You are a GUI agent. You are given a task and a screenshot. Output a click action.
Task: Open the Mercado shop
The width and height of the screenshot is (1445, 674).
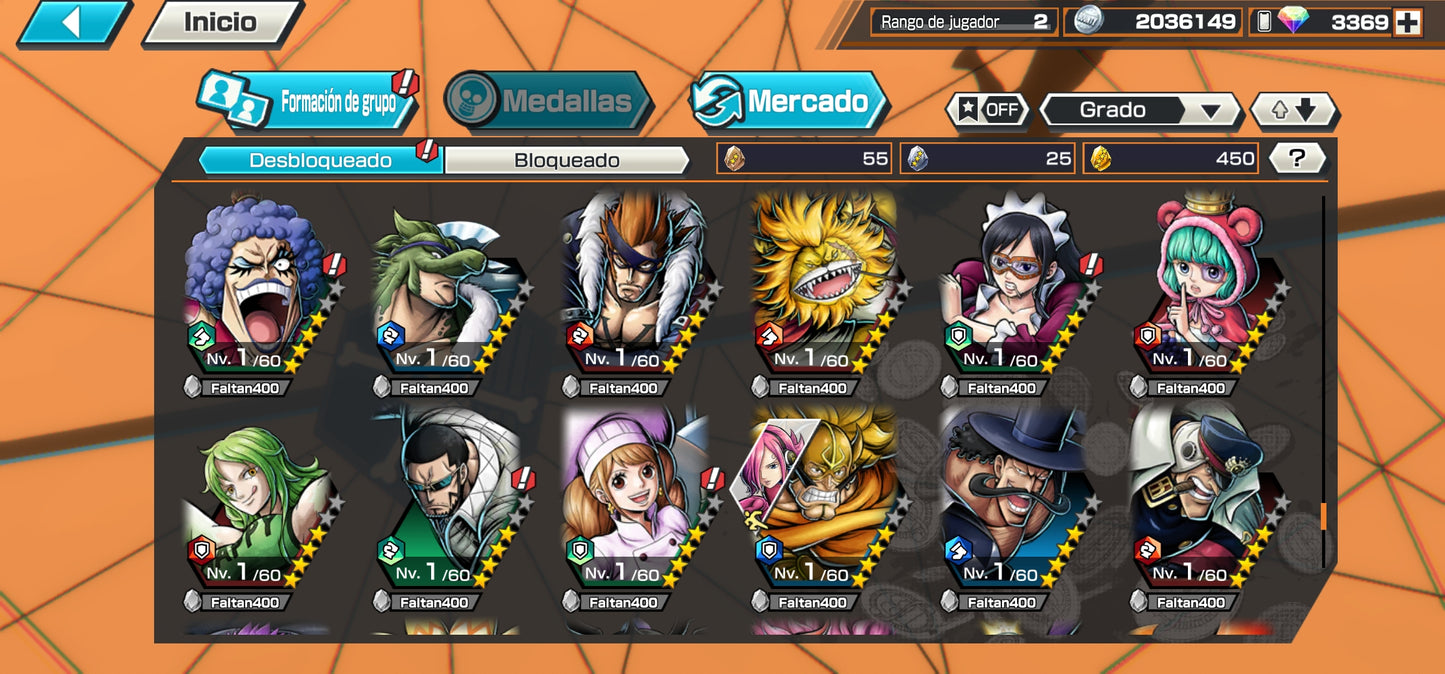pos(789,101)
